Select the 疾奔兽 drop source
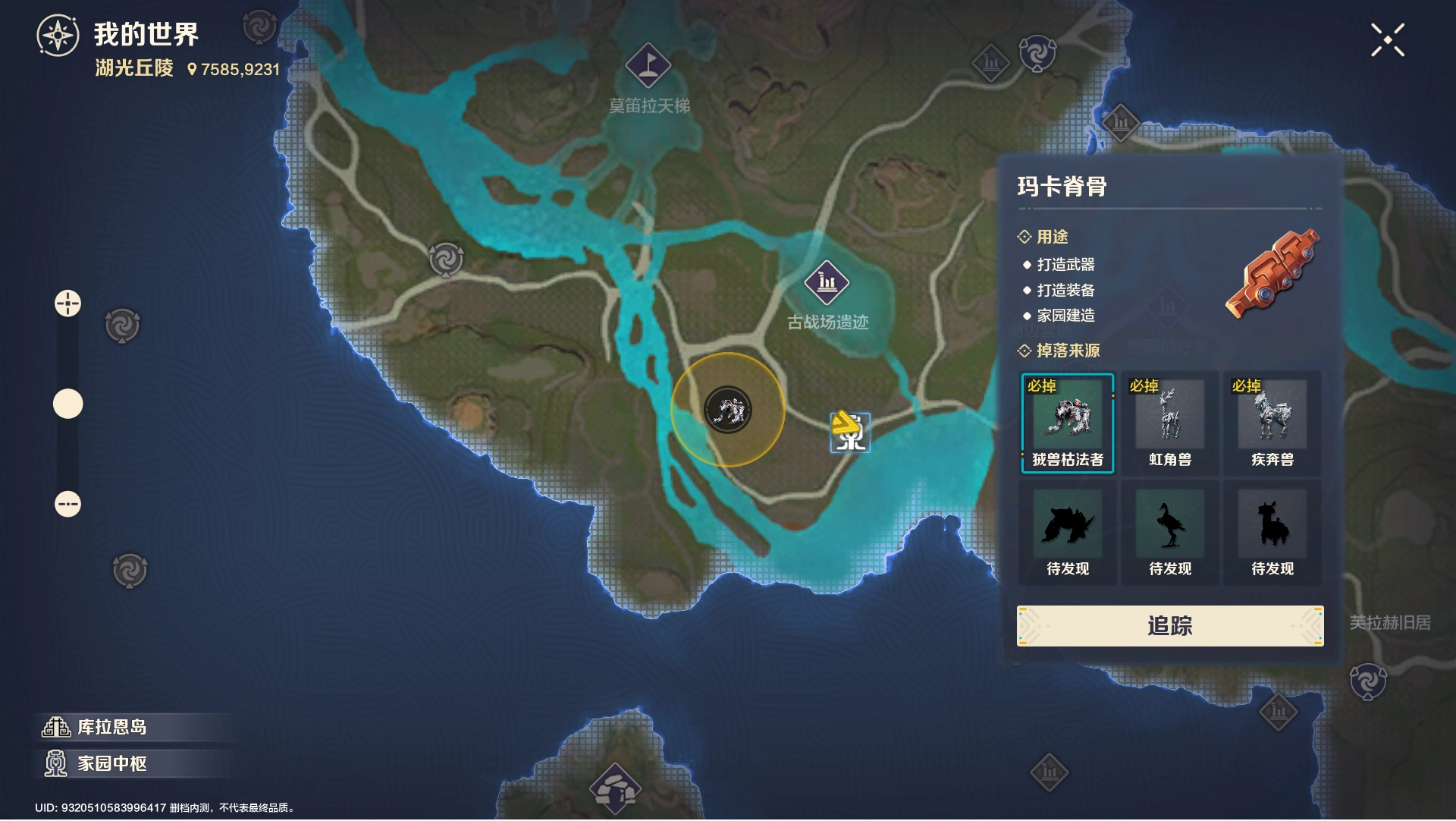The image size is (1456, 821). coord(1272,423)
